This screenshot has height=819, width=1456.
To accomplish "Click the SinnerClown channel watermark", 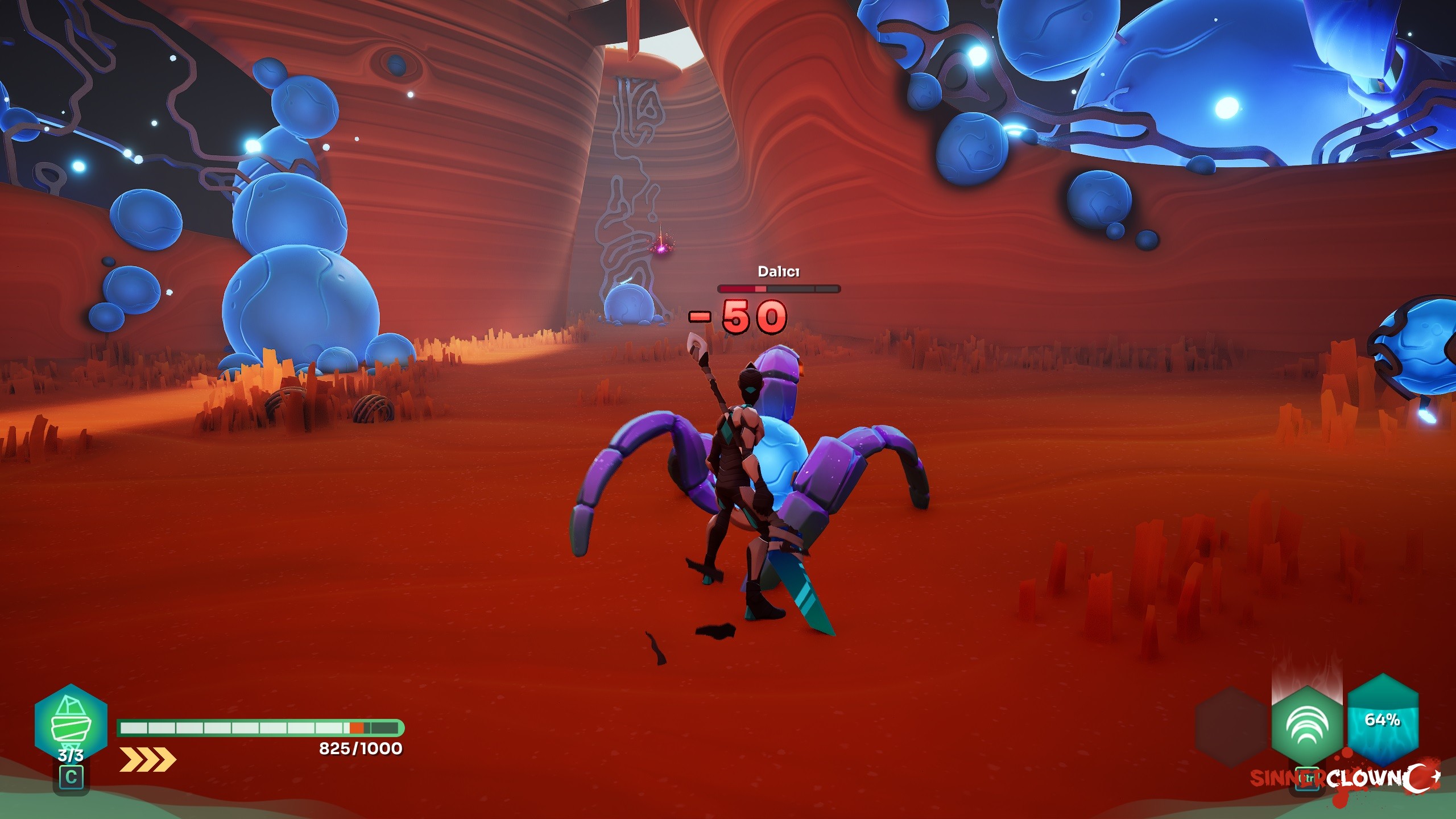I will coord(1345,779).
